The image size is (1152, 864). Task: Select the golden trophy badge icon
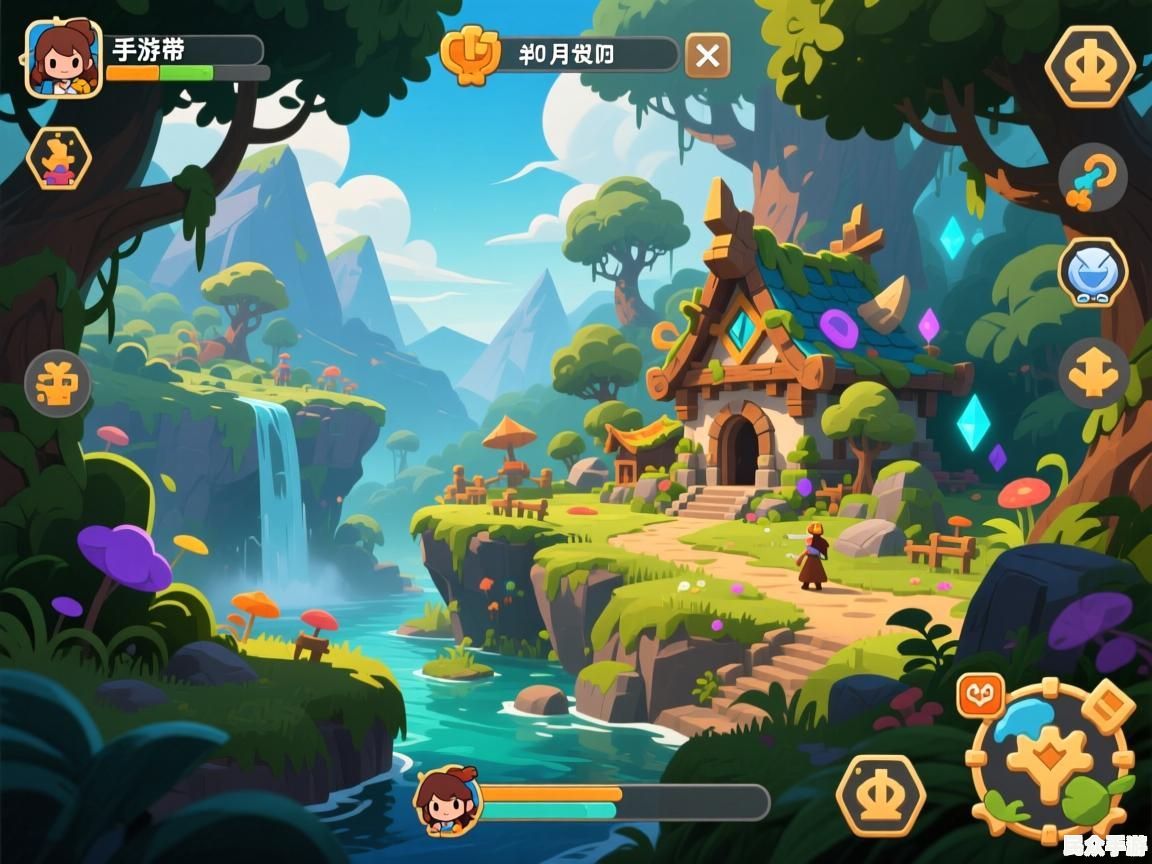(x=470, y=54)
